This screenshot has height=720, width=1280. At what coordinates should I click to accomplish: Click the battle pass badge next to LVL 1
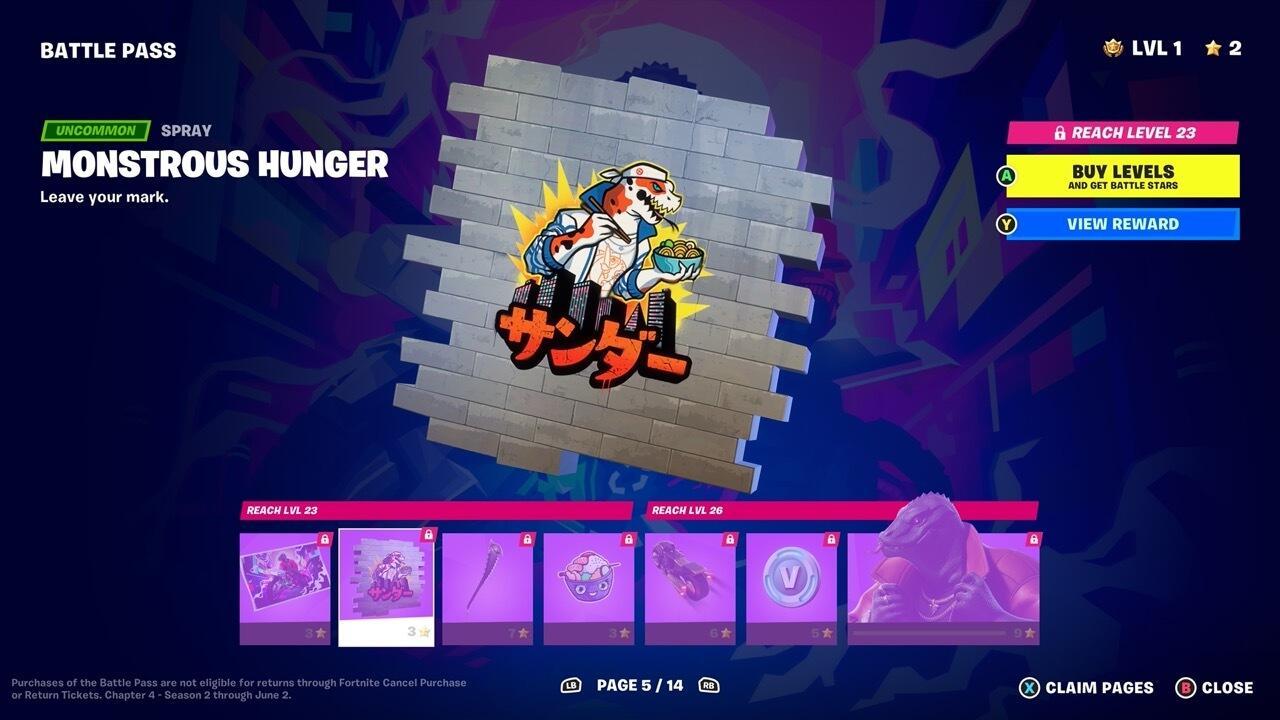click(x=1113, y=45)
